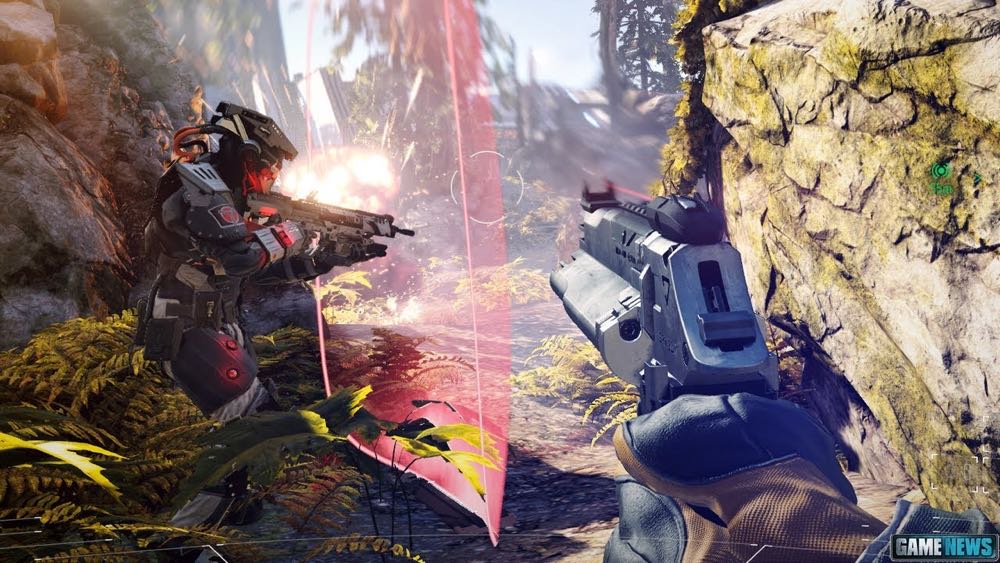
Task: Click the green objective waypoint marker
Action: tap(940, 172)
